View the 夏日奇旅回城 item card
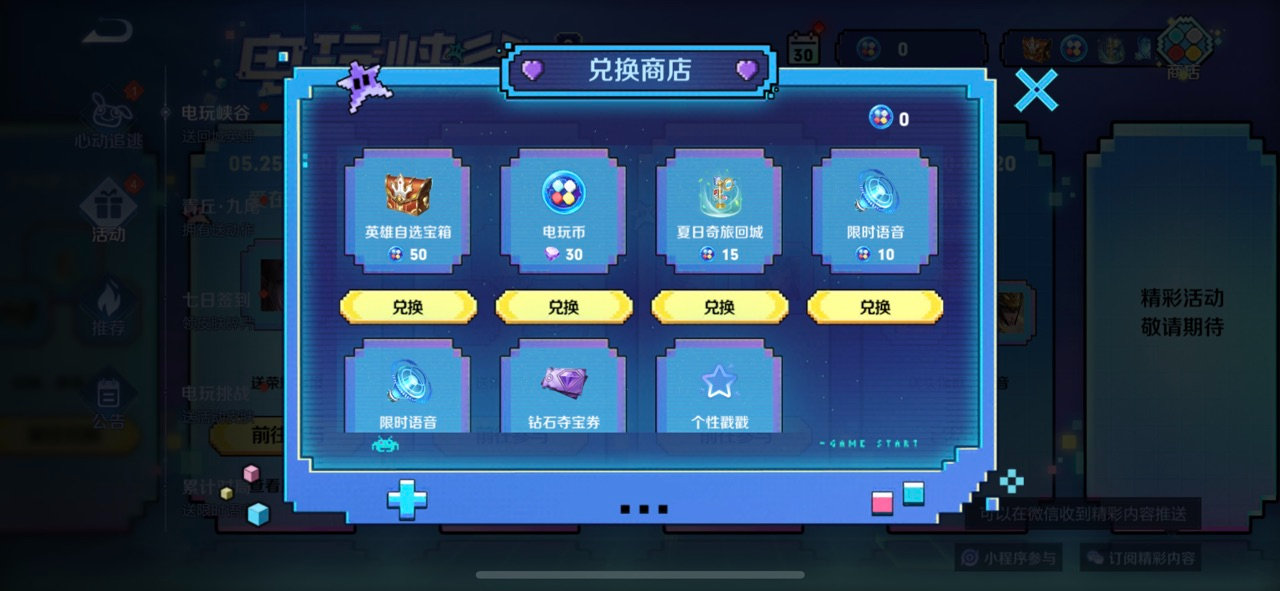Viewport: 1280px width, 591px height. click(720, 212)
